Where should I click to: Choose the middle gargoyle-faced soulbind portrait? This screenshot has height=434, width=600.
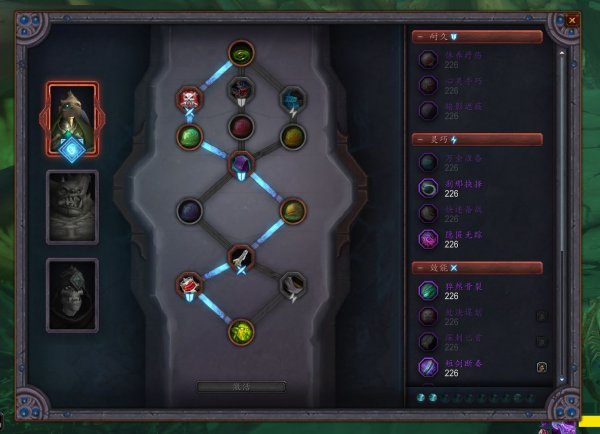pyautogui.click(x=72, y=206)
